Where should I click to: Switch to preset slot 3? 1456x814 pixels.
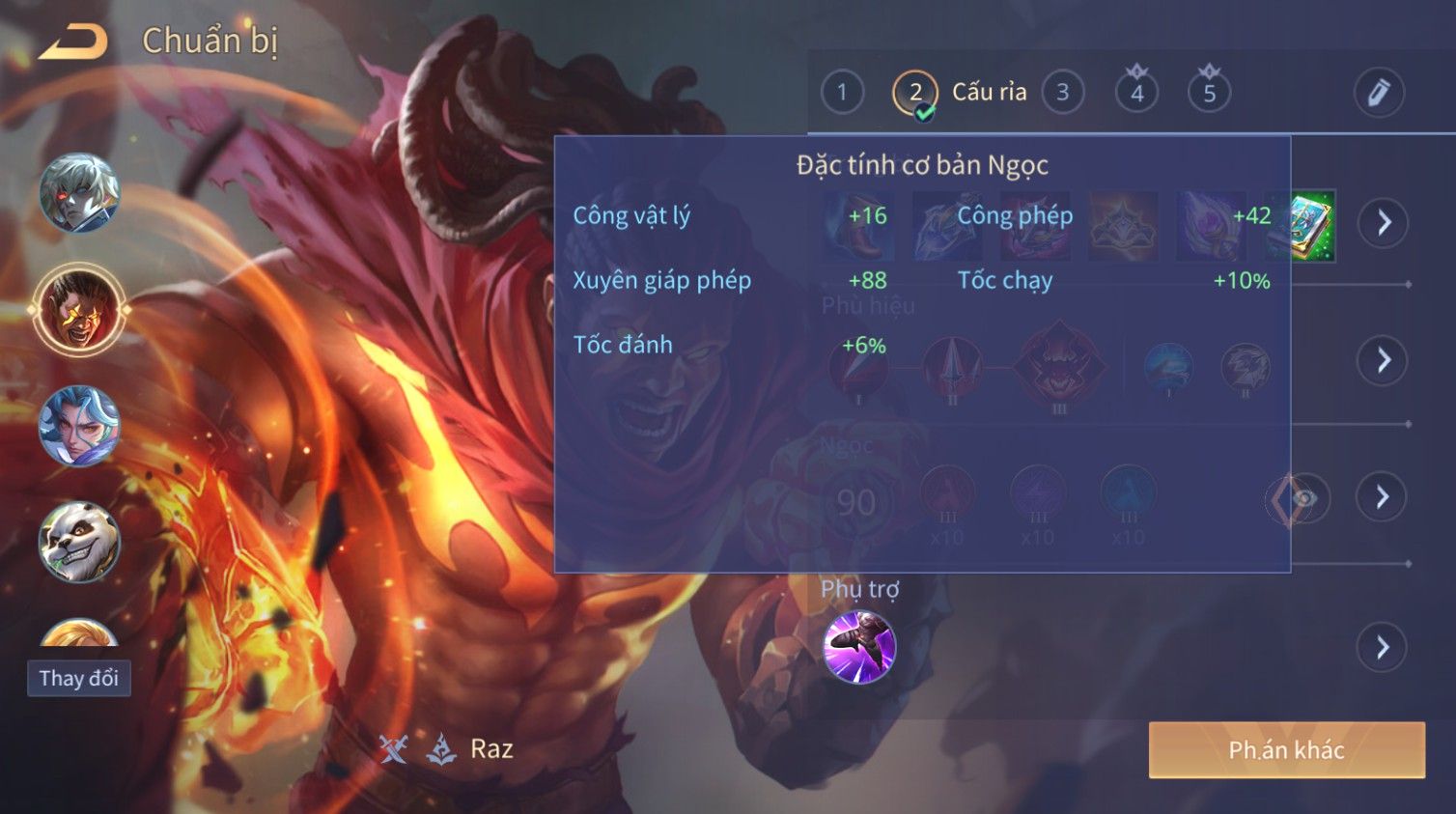tap(1062, 93)
